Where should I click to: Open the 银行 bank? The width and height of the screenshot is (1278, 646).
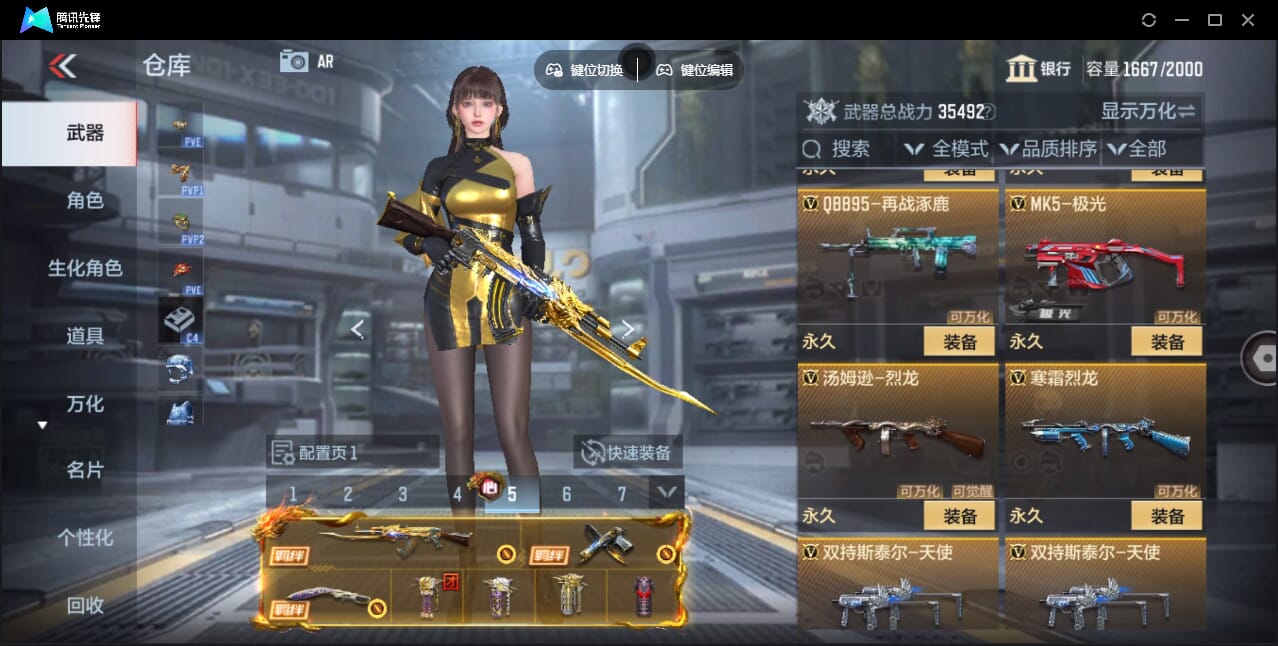click(x=1038, y=69)
